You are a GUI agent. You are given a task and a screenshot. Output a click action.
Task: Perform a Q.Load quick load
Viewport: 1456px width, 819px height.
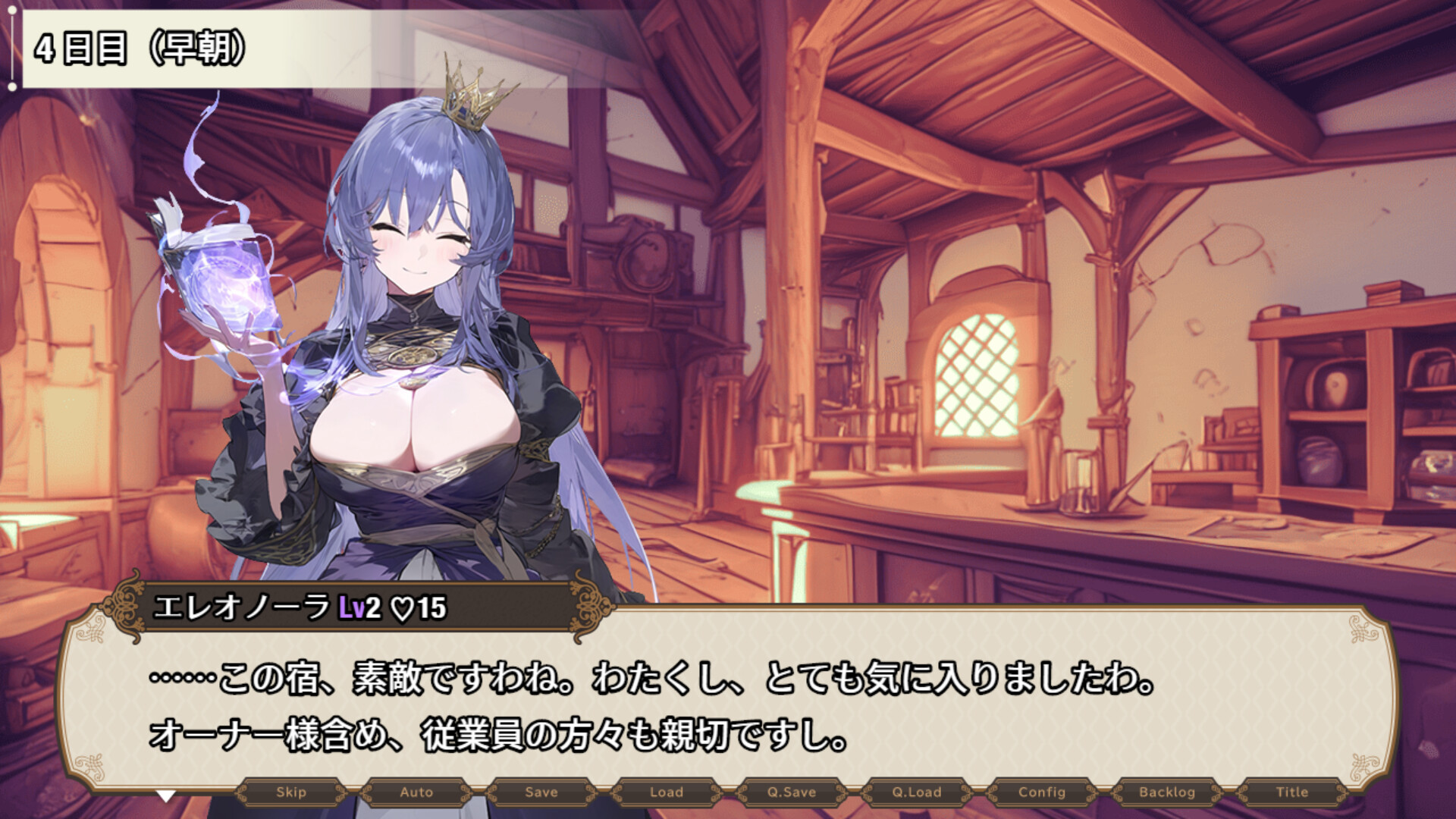(915, 793)
